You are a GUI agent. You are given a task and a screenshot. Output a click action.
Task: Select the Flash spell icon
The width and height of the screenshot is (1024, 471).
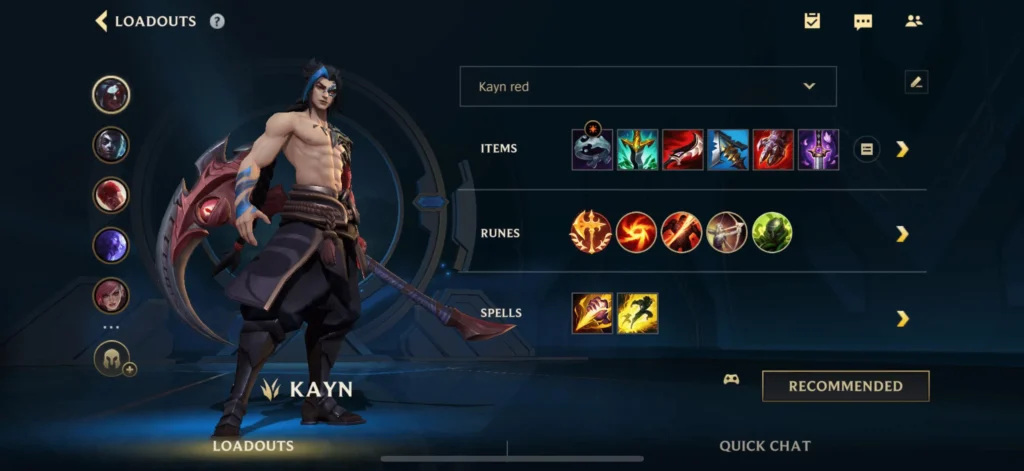[637, 313]
